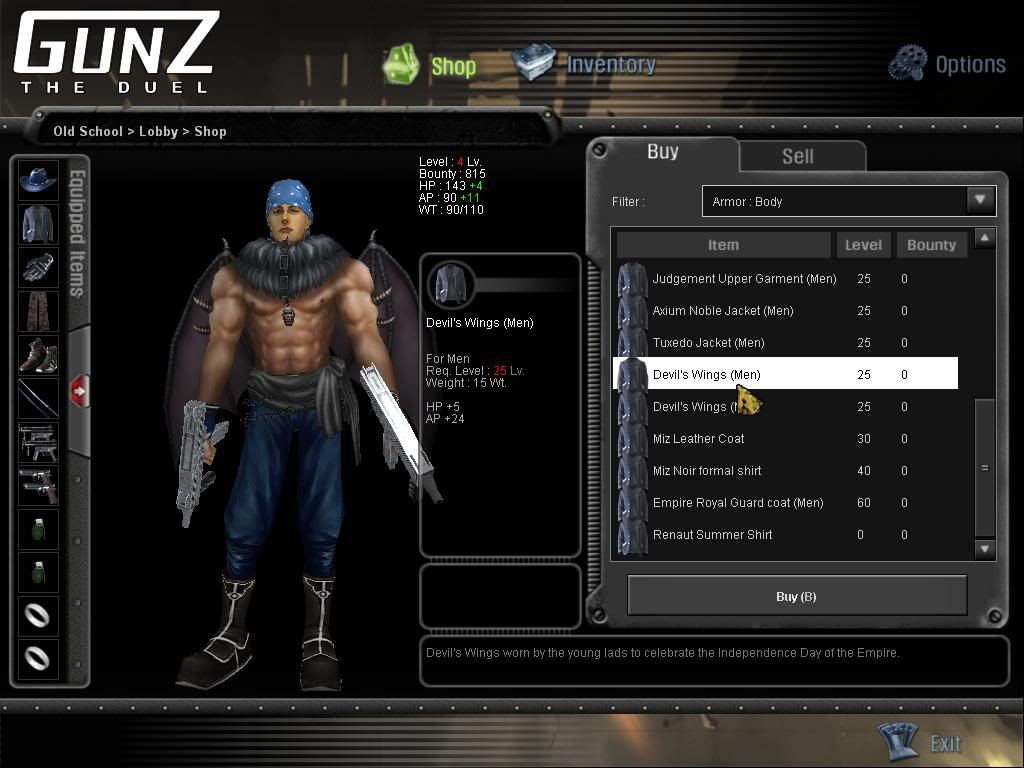Exit the shop screen

coord(928,742)
